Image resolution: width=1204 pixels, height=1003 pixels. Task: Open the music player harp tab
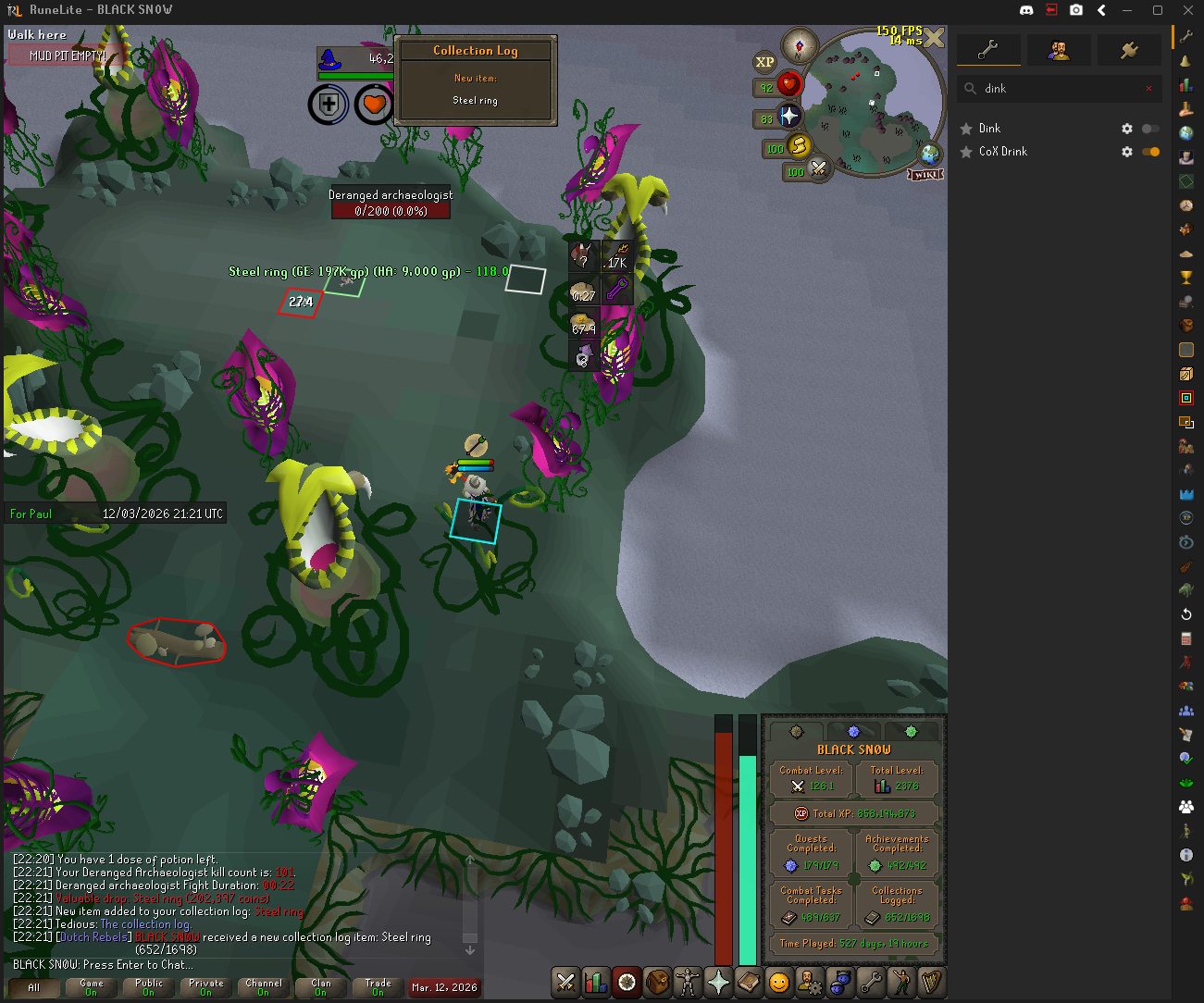[932, 982]
